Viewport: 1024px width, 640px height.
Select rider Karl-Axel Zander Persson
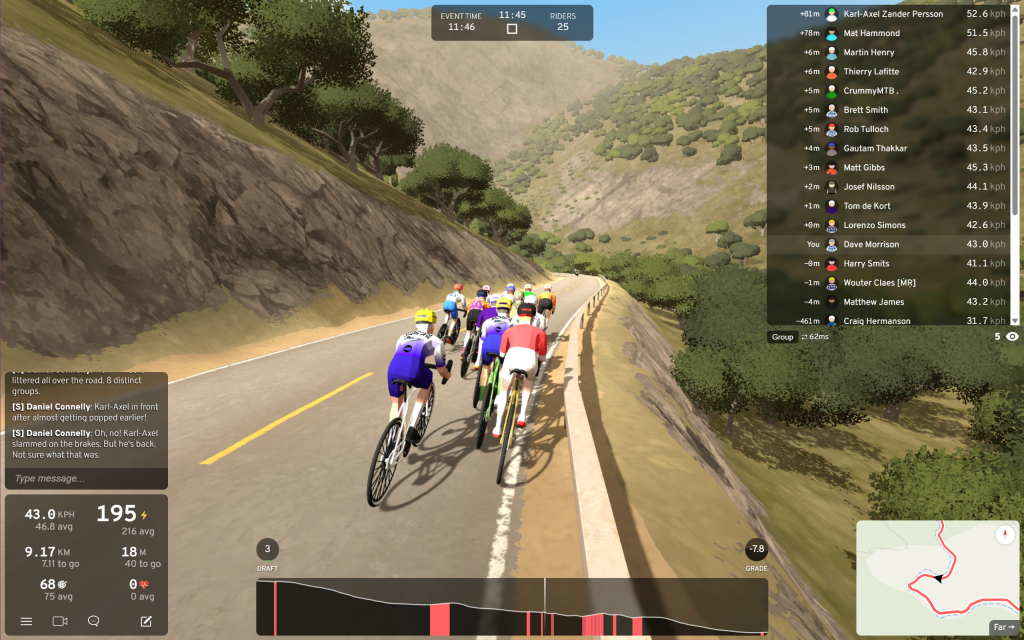pyautogui.click(x=890, y=14)
